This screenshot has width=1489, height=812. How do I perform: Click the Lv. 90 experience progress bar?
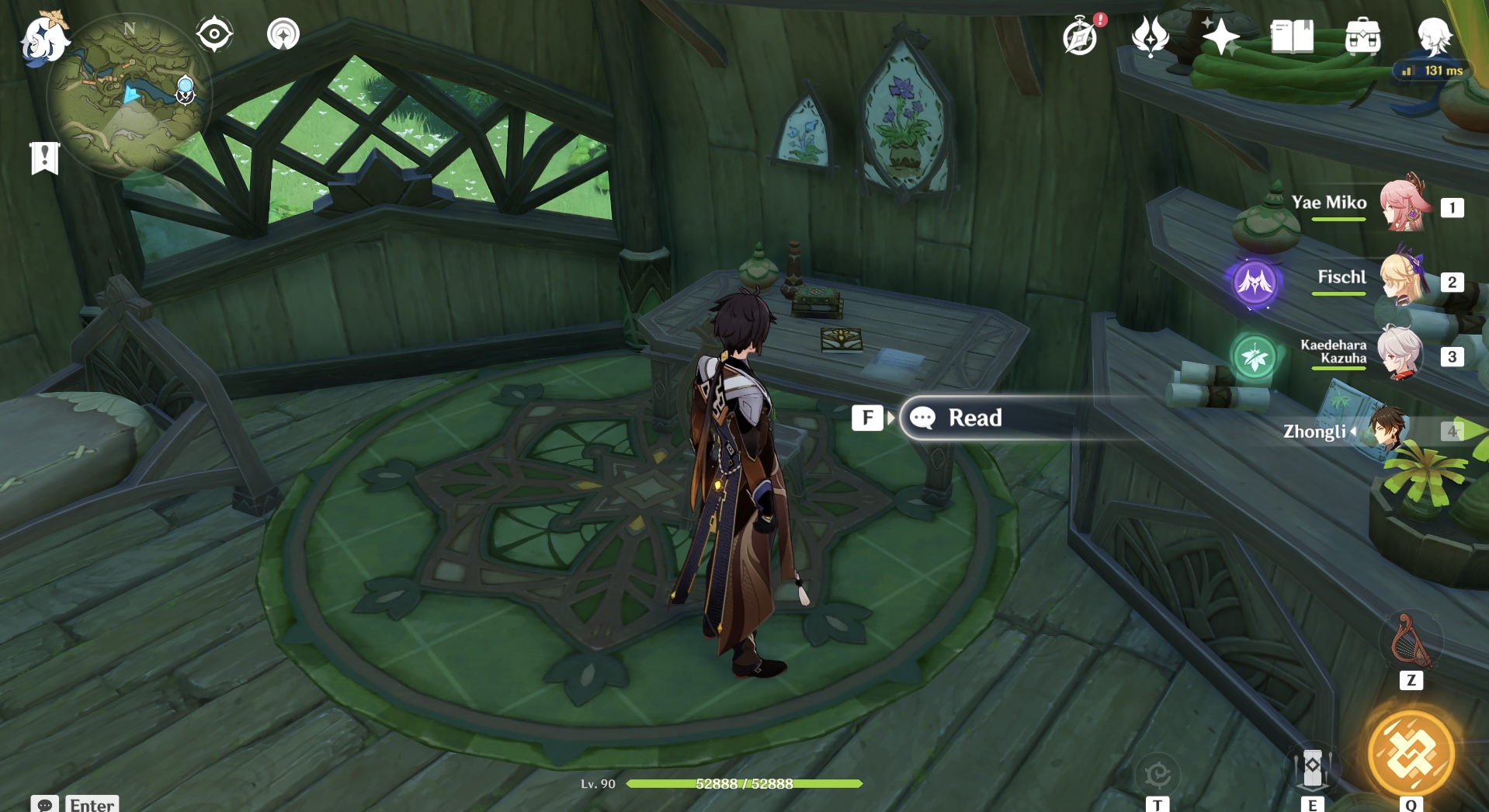745,784
